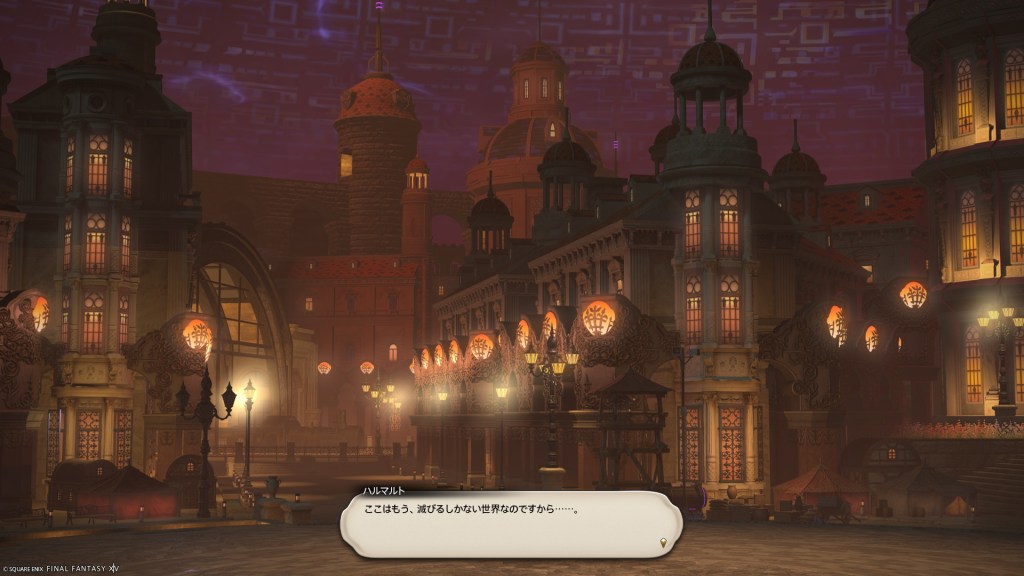Image resolution: width=1024 pixels, height=576 pixels.
Task: Click the dialogue continue marker icon
Action: tap(661, 542)
